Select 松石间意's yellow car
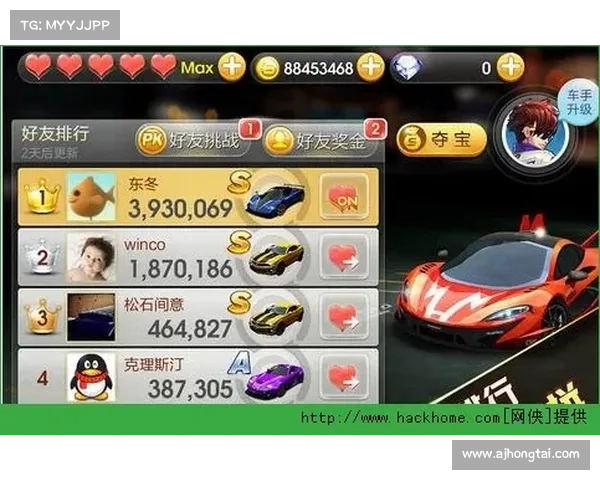Screen dimensions: 600x480 [x=275, y=316]
